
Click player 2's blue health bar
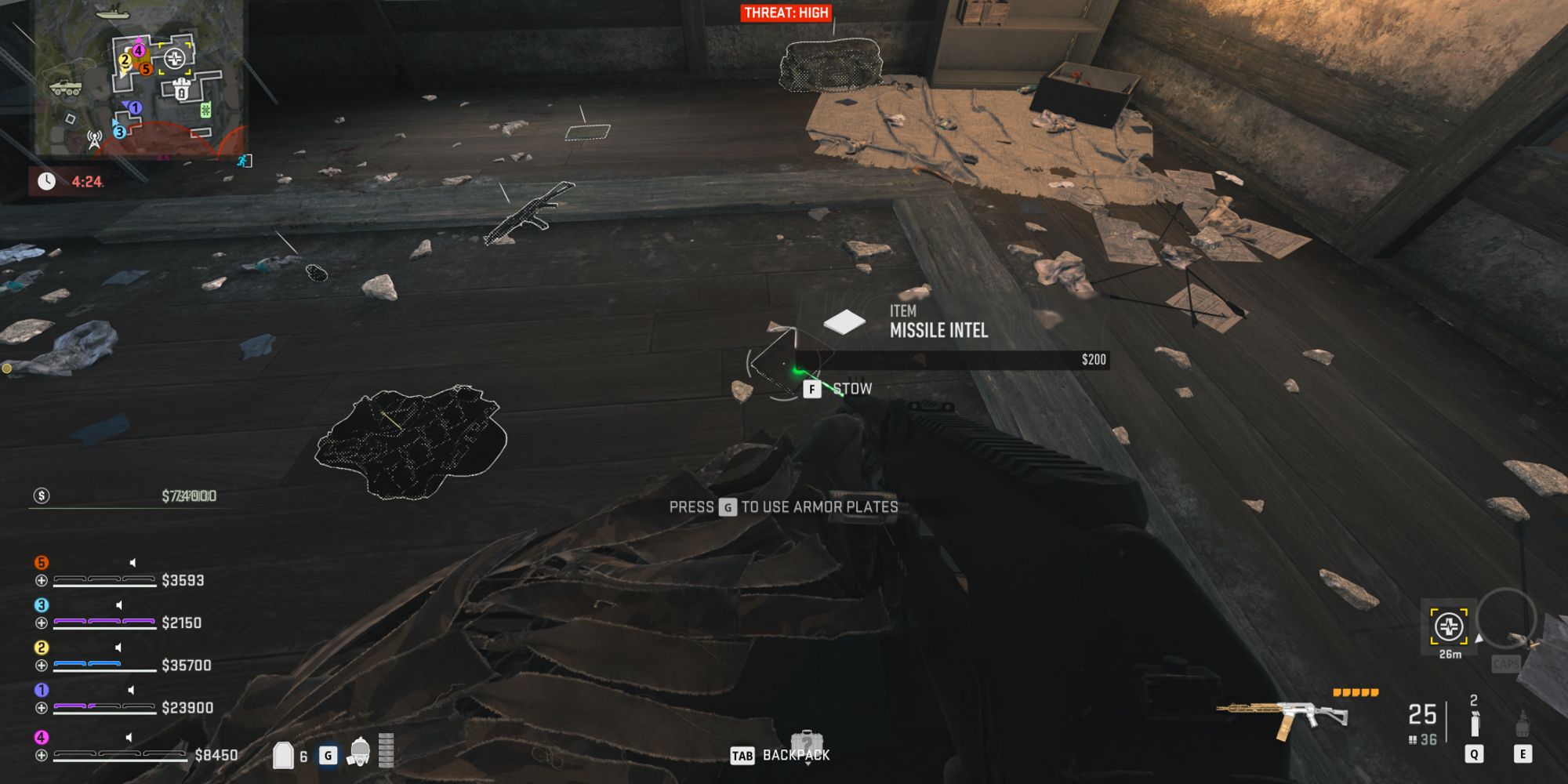click(87, 665)
